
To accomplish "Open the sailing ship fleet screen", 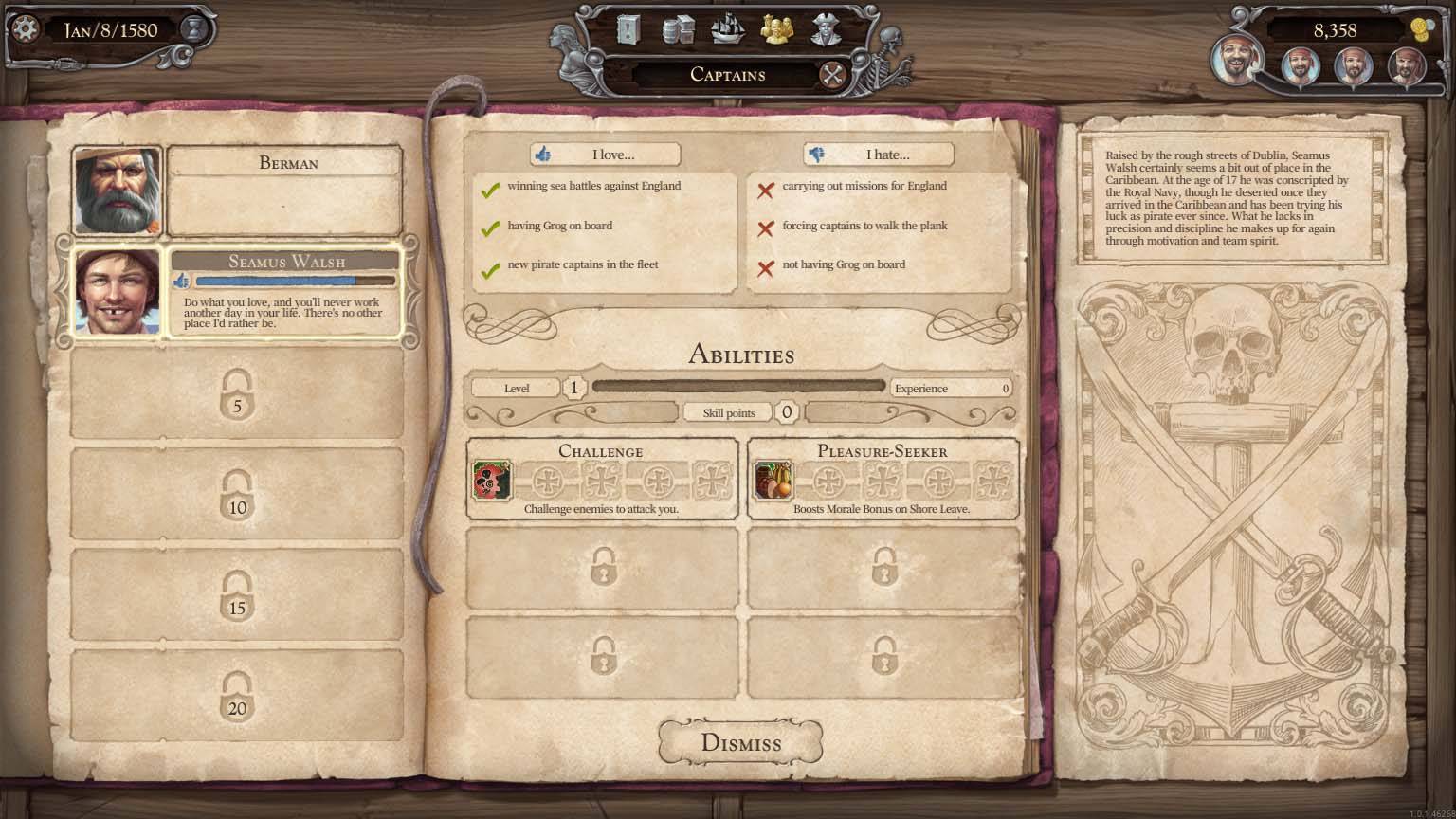I will [x=728, y=30].
